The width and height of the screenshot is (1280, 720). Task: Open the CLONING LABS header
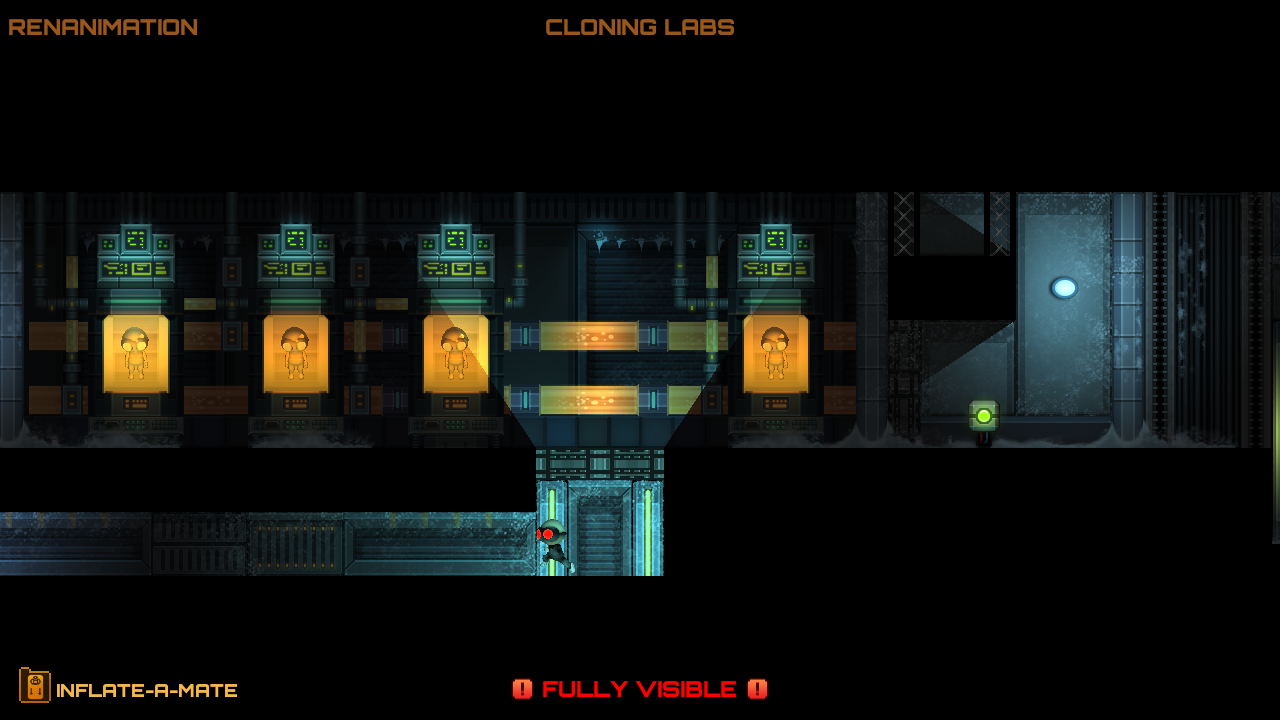639,27
